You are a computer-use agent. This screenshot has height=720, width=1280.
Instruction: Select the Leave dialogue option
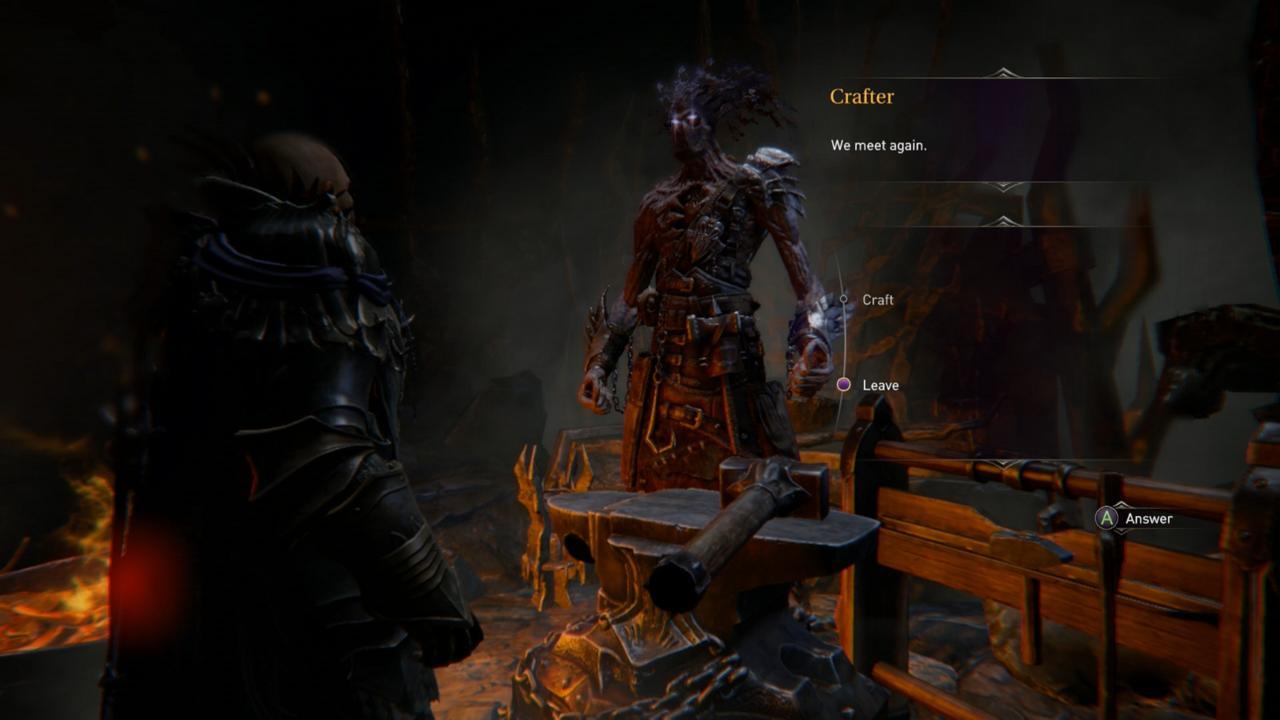coord(880,385)
